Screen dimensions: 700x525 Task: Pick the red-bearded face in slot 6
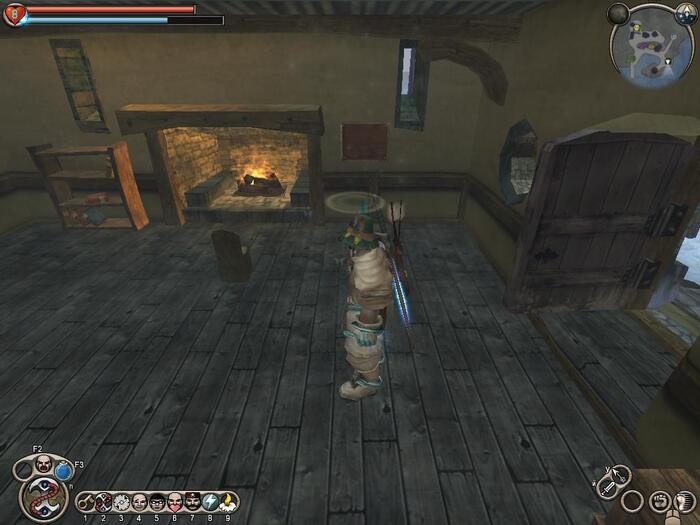point(175,502)
